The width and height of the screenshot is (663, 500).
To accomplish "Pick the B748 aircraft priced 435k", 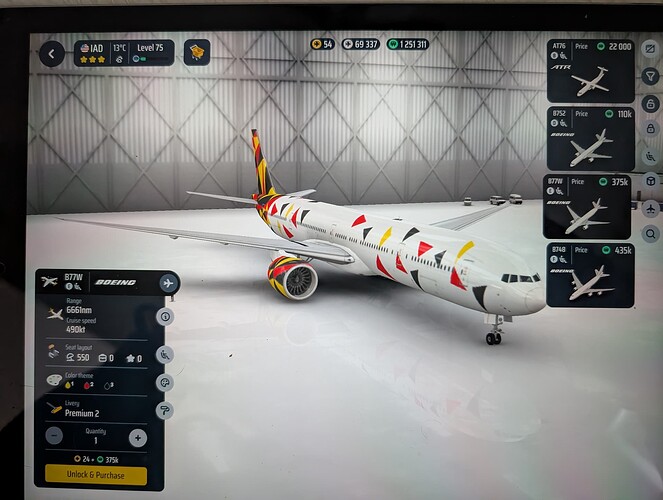I will click(x=589, y=273).
